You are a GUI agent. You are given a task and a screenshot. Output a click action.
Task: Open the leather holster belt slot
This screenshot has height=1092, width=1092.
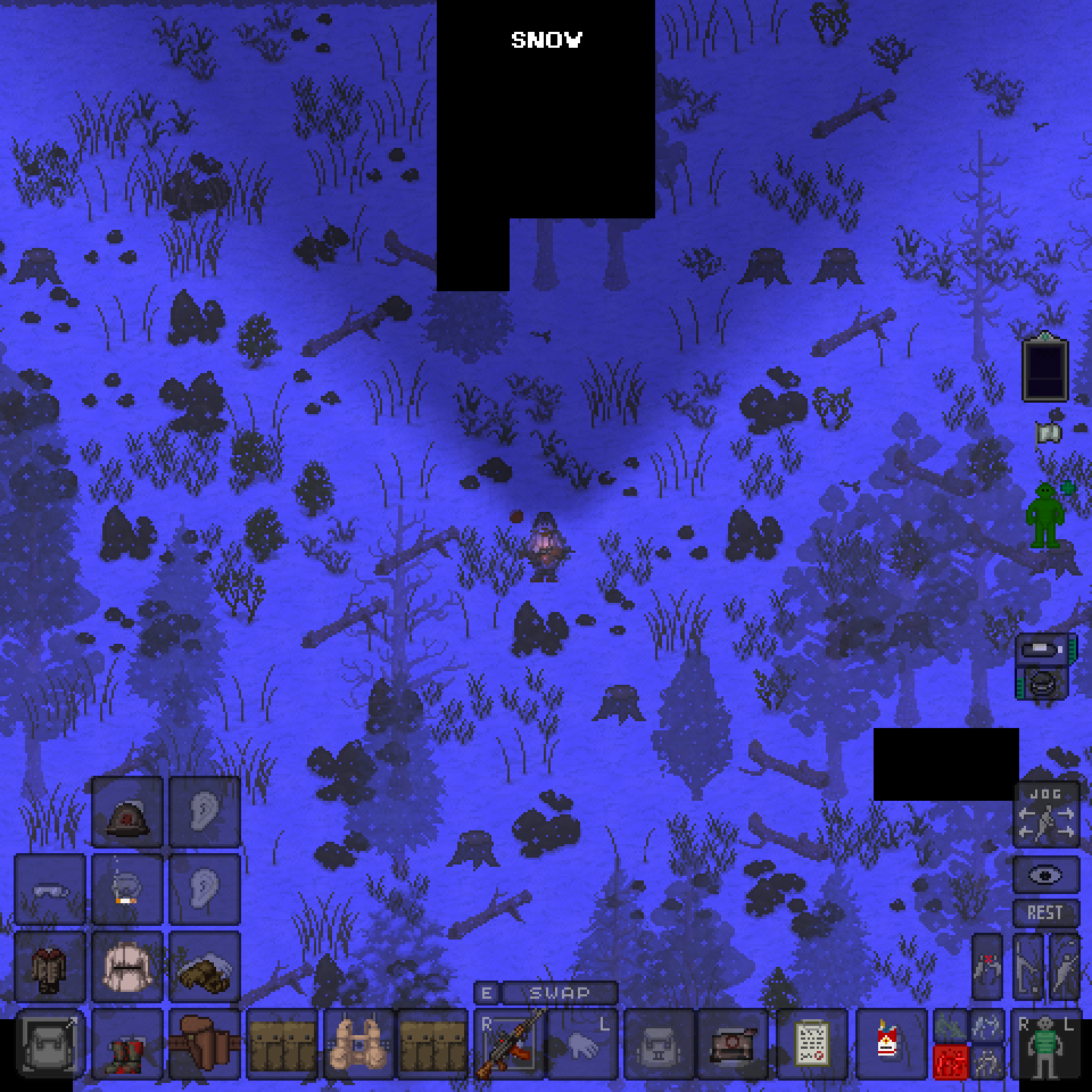(x=205, y=1045)
